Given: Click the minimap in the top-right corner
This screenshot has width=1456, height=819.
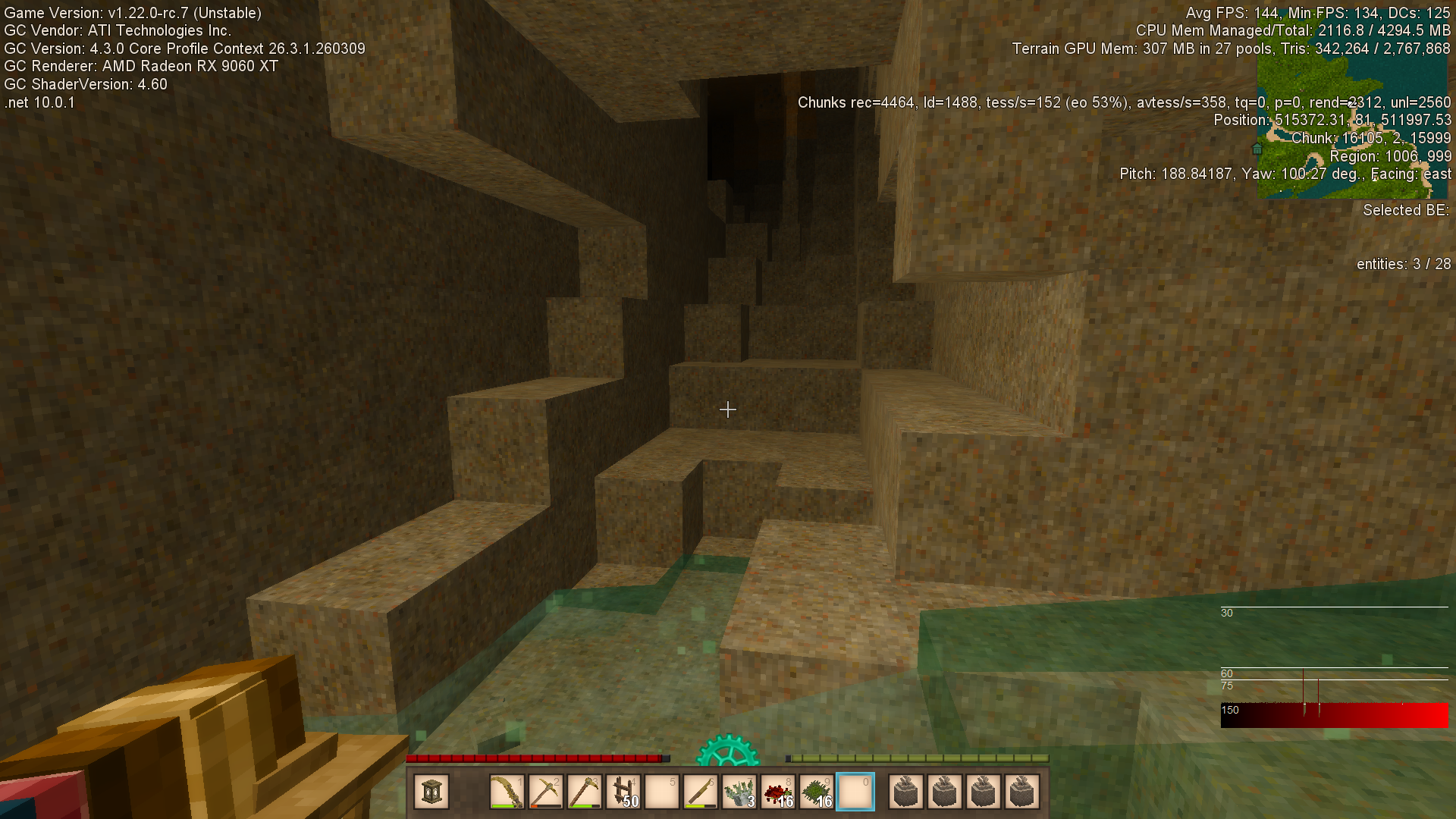Looking at the screenshot, I should click(x=1351, y=125).
